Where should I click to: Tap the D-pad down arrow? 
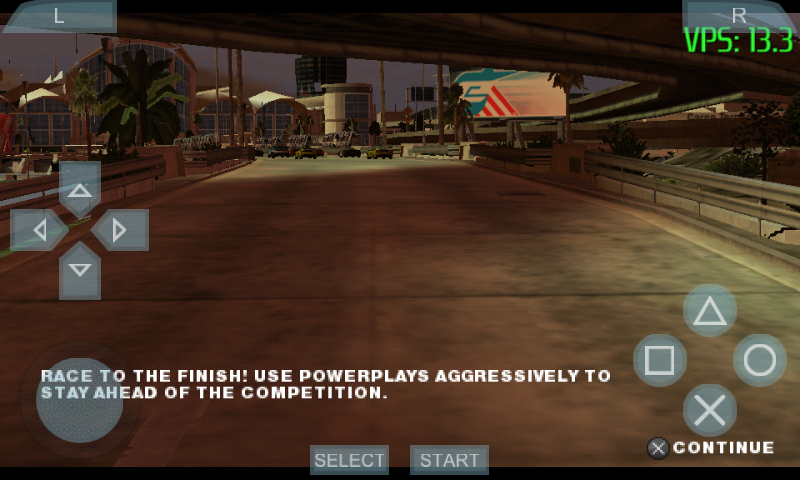(80, 271)
